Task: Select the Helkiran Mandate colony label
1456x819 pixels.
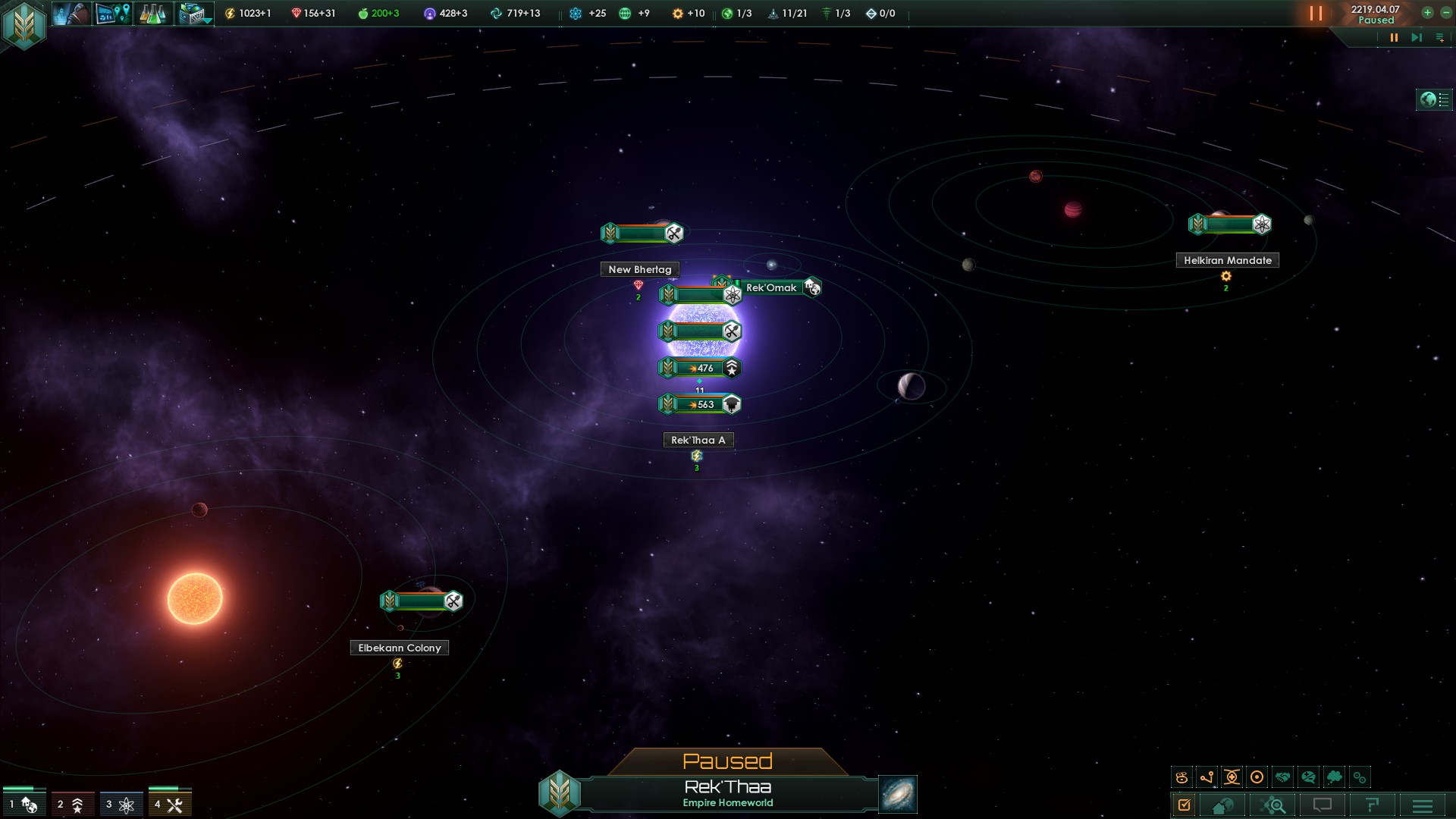Action: pos(1227,260)
